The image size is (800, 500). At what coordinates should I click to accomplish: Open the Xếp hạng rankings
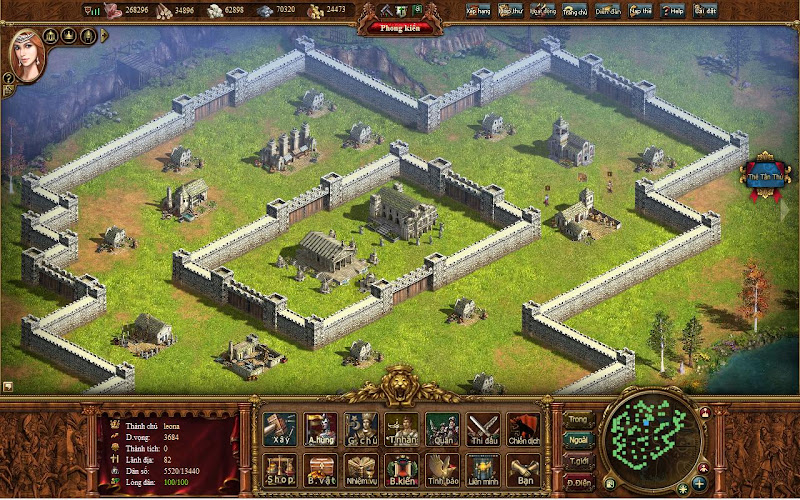pyautogui.click(x=479, y=10)
